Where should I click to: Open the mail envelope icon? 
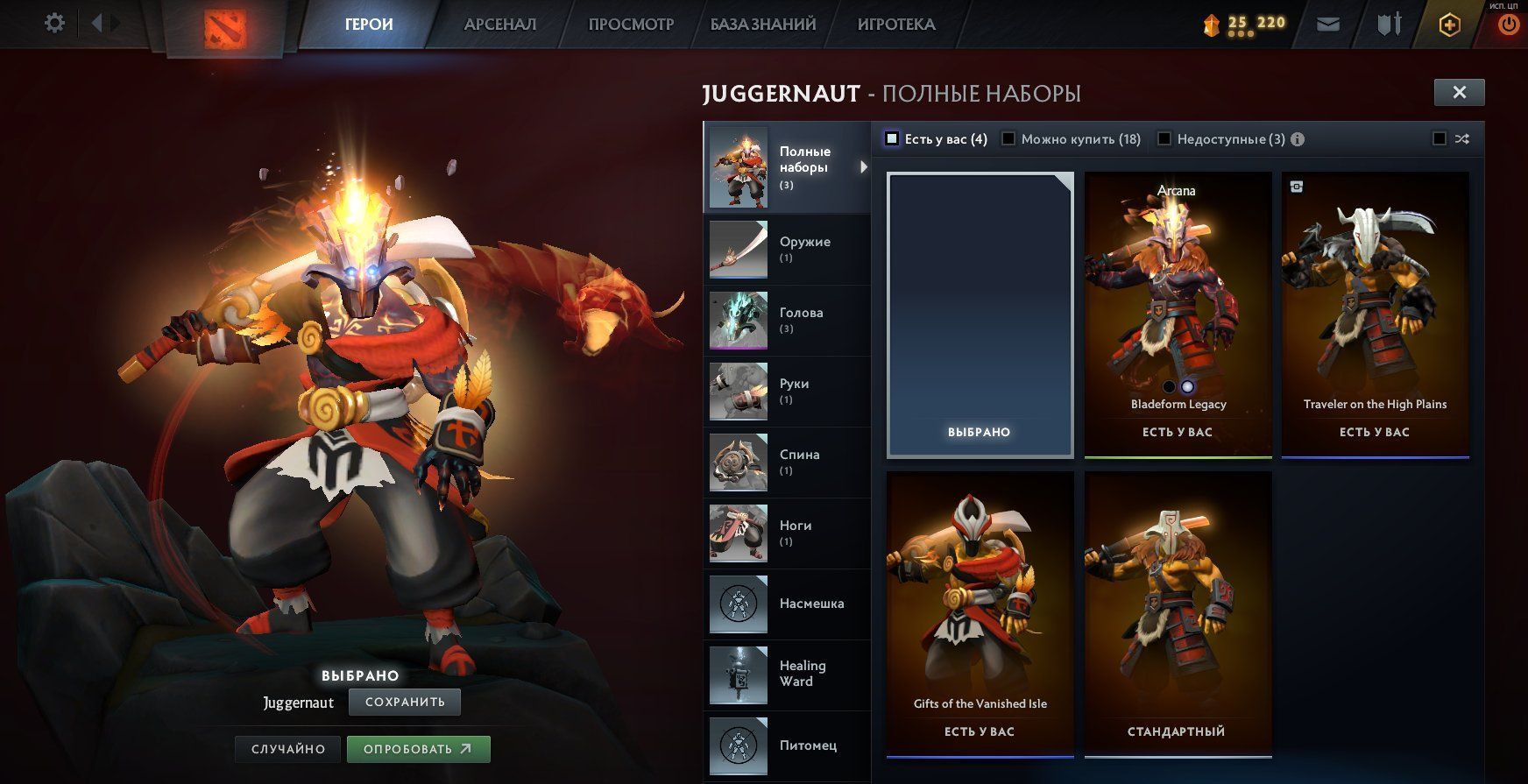coord(1328,25)
